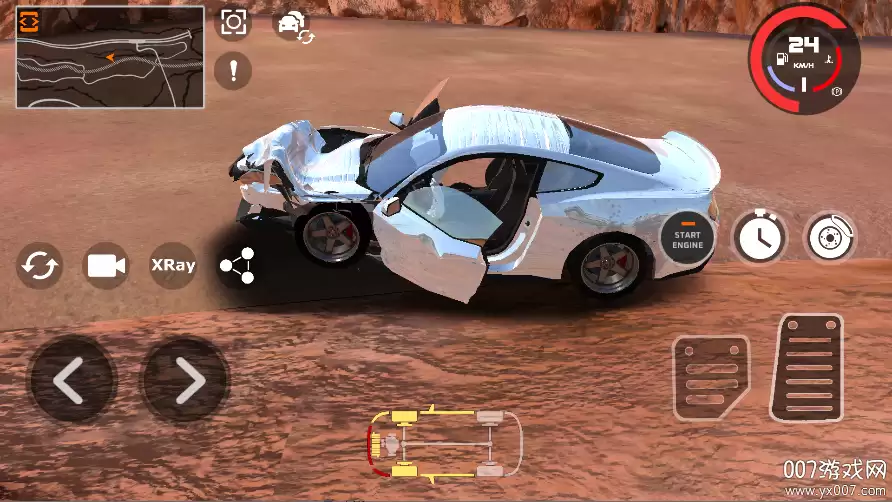Tap the screenshot capture frame icon
The image size is (892, 502).
tap(234, 23)
